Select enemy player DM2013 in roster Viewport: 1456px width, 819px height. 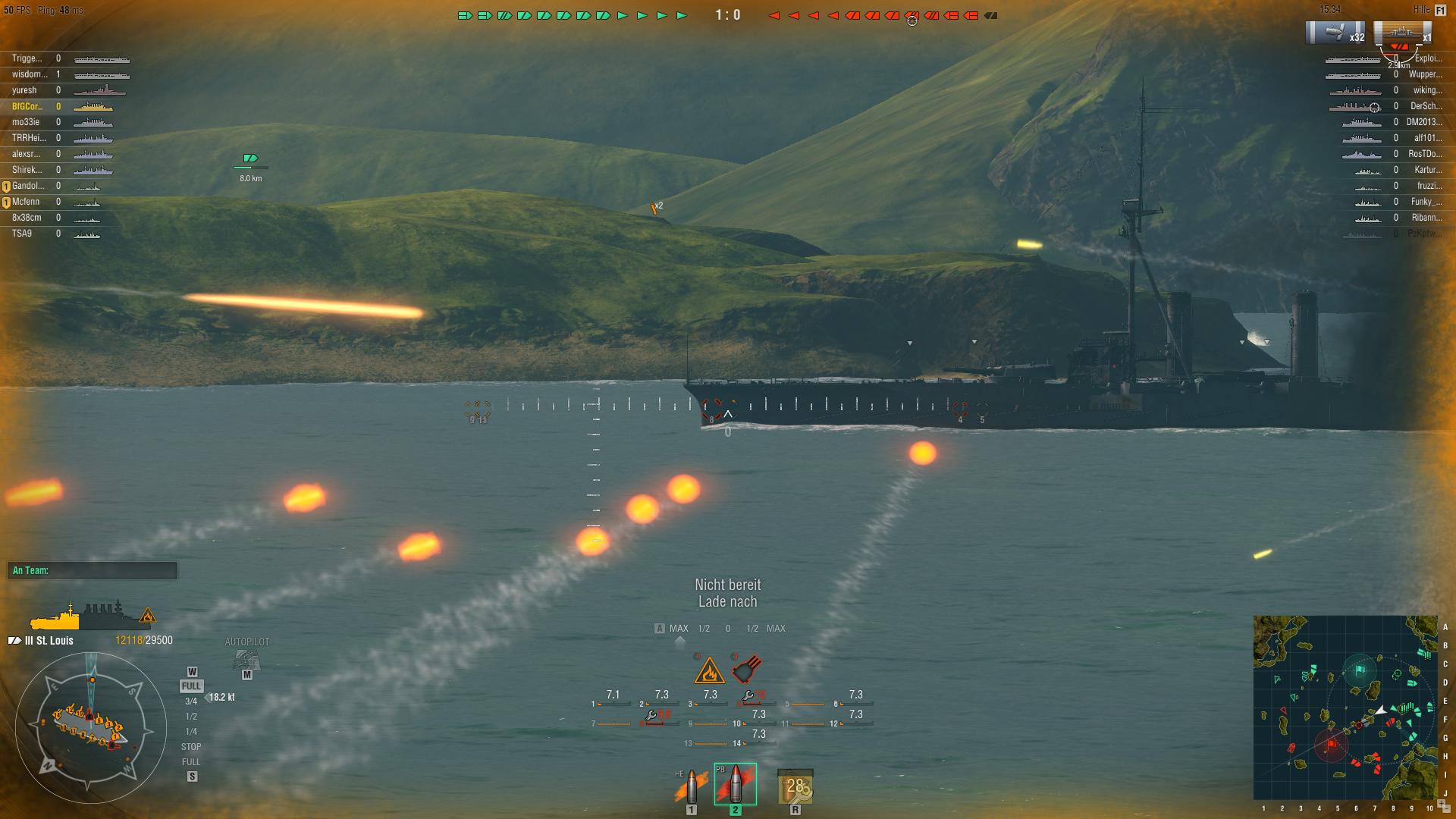(x=1423, y=122)
